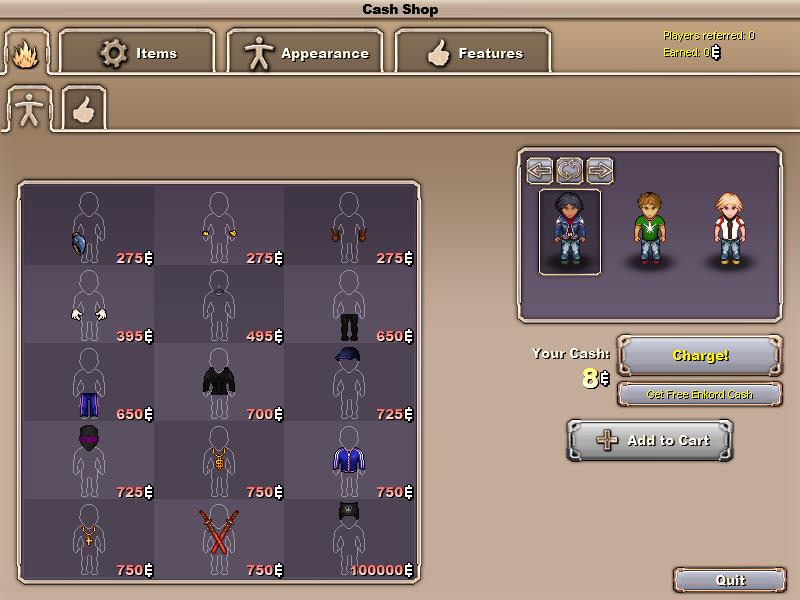Open the Appearance tab
The image size is (800, 600).
click(x=305, y=53)
